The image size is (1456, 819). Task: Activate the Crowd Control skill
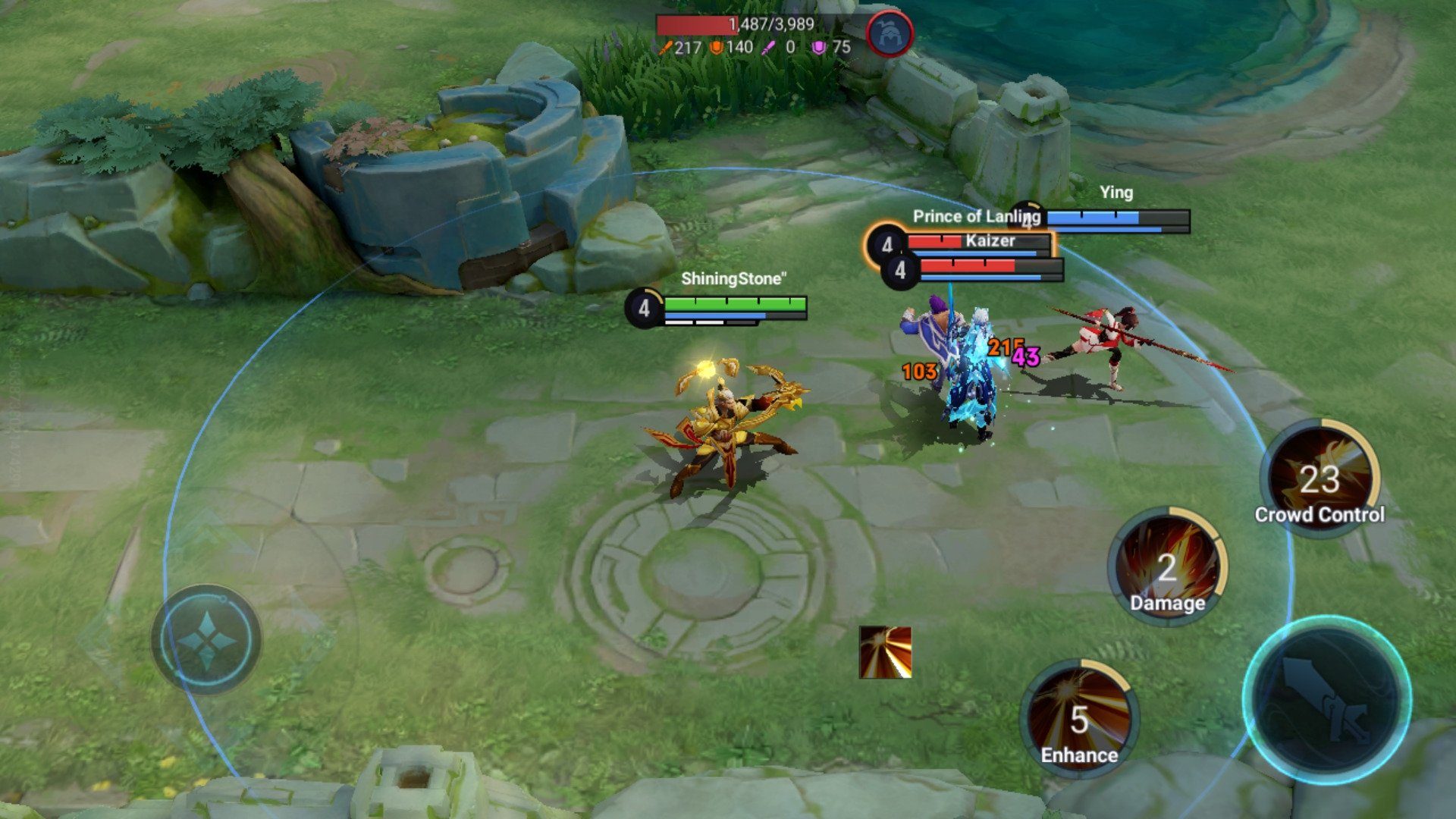pyautogui.click(x=1320, y=478)
